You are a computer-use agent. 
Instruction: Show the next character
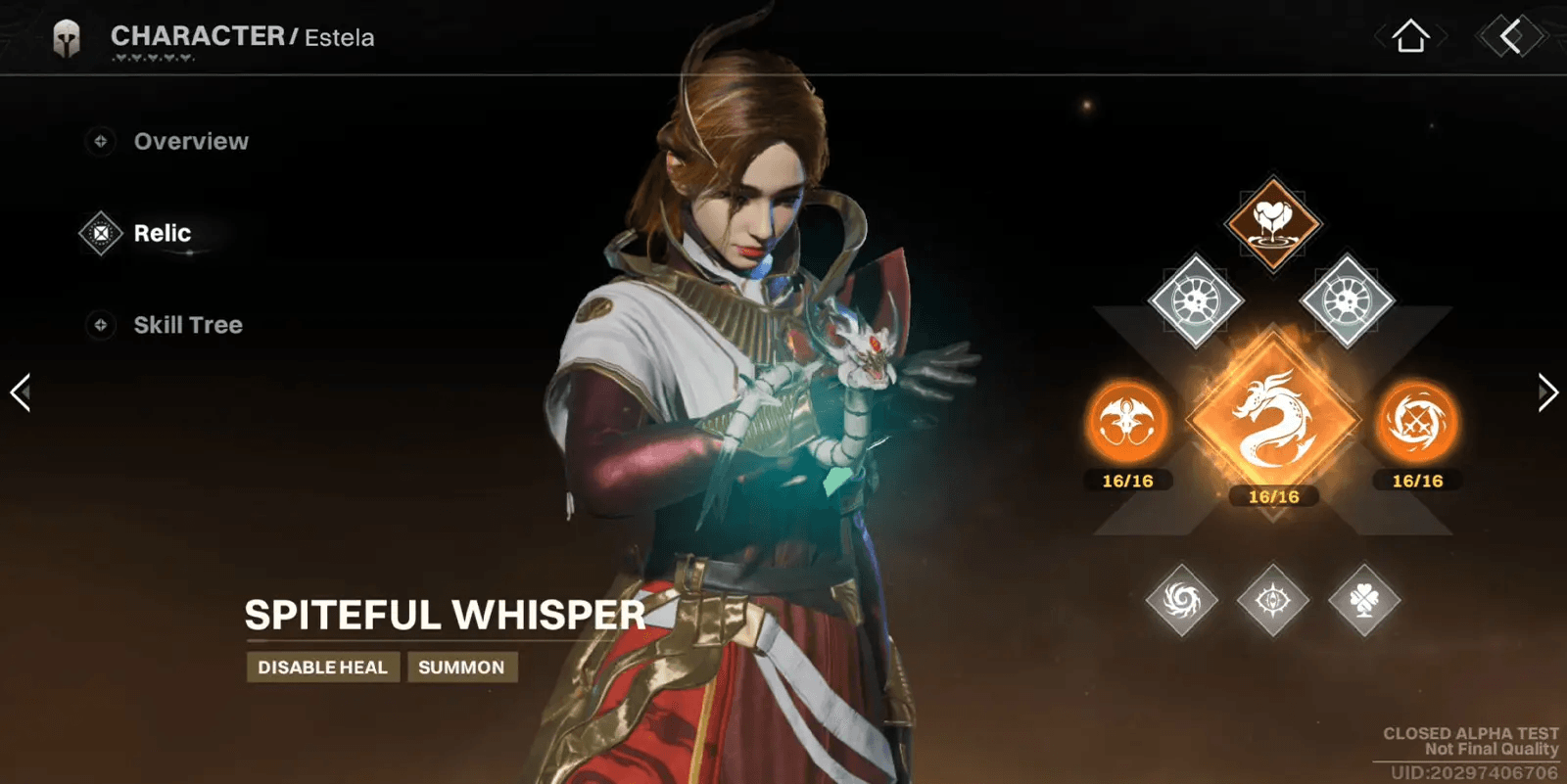tap(1546, 392)
